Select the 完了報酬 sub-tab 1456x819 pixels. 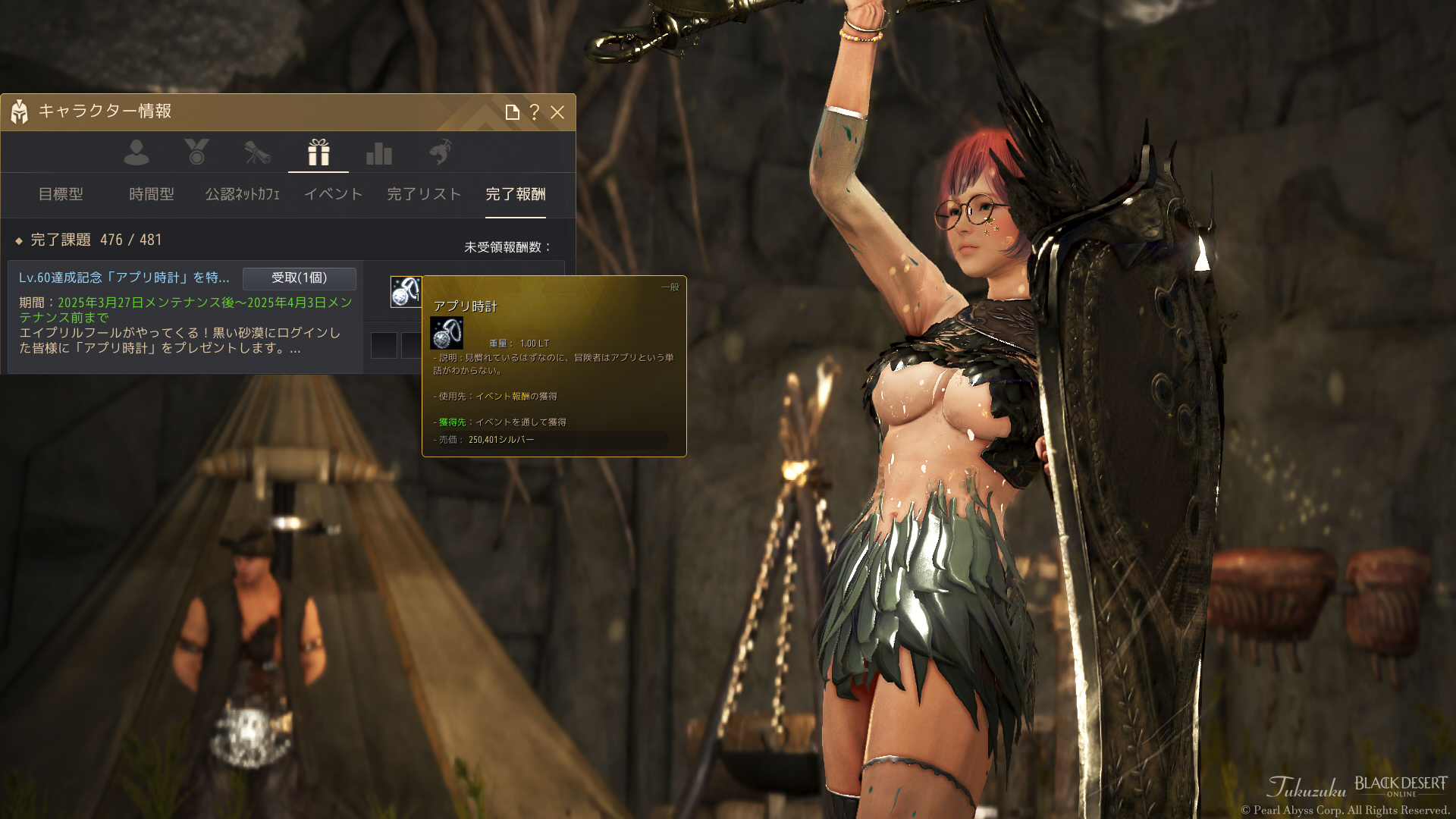coord(516,194)
